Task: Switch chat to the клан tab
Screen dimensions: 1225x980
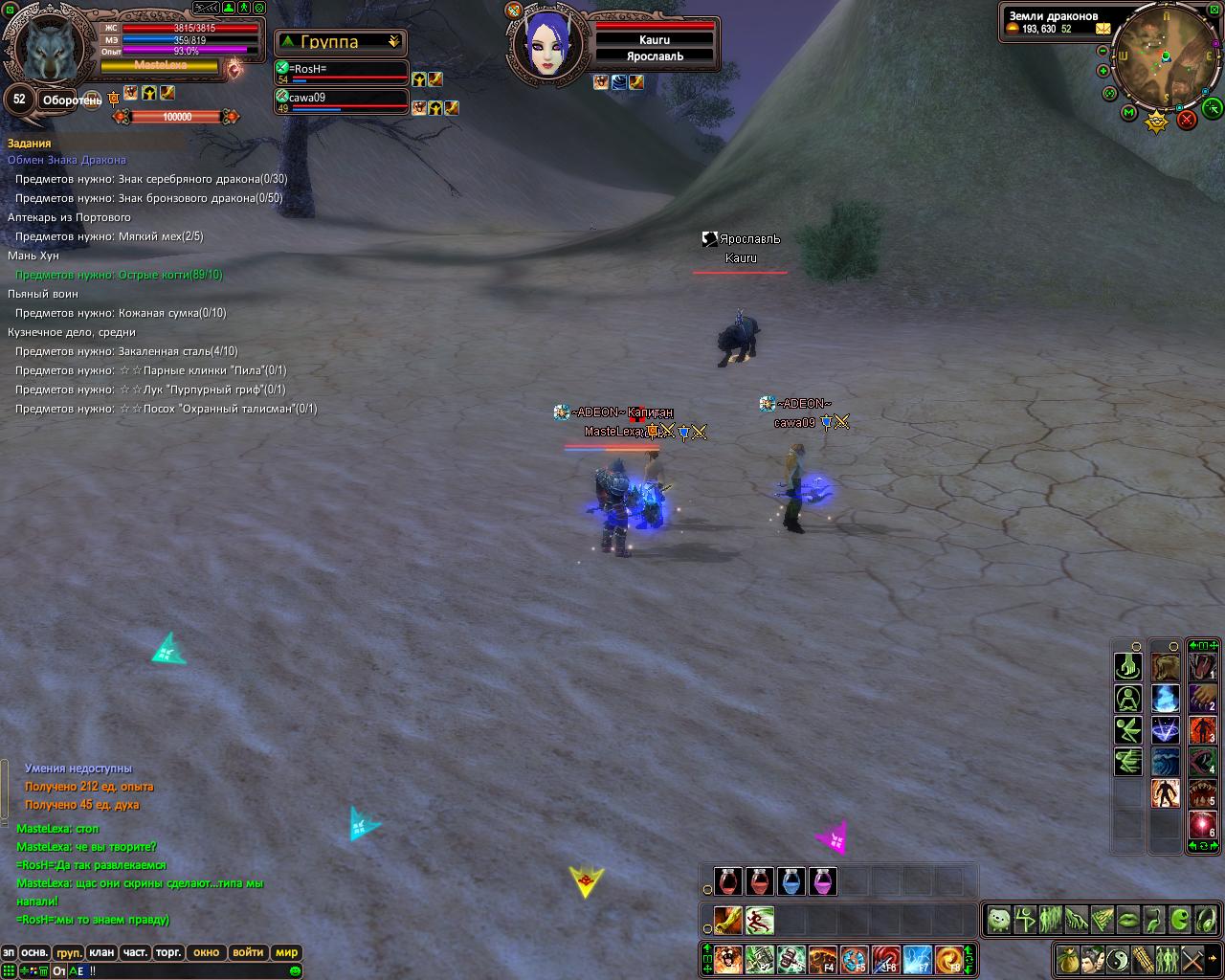Action: click(x=100, y=952)
